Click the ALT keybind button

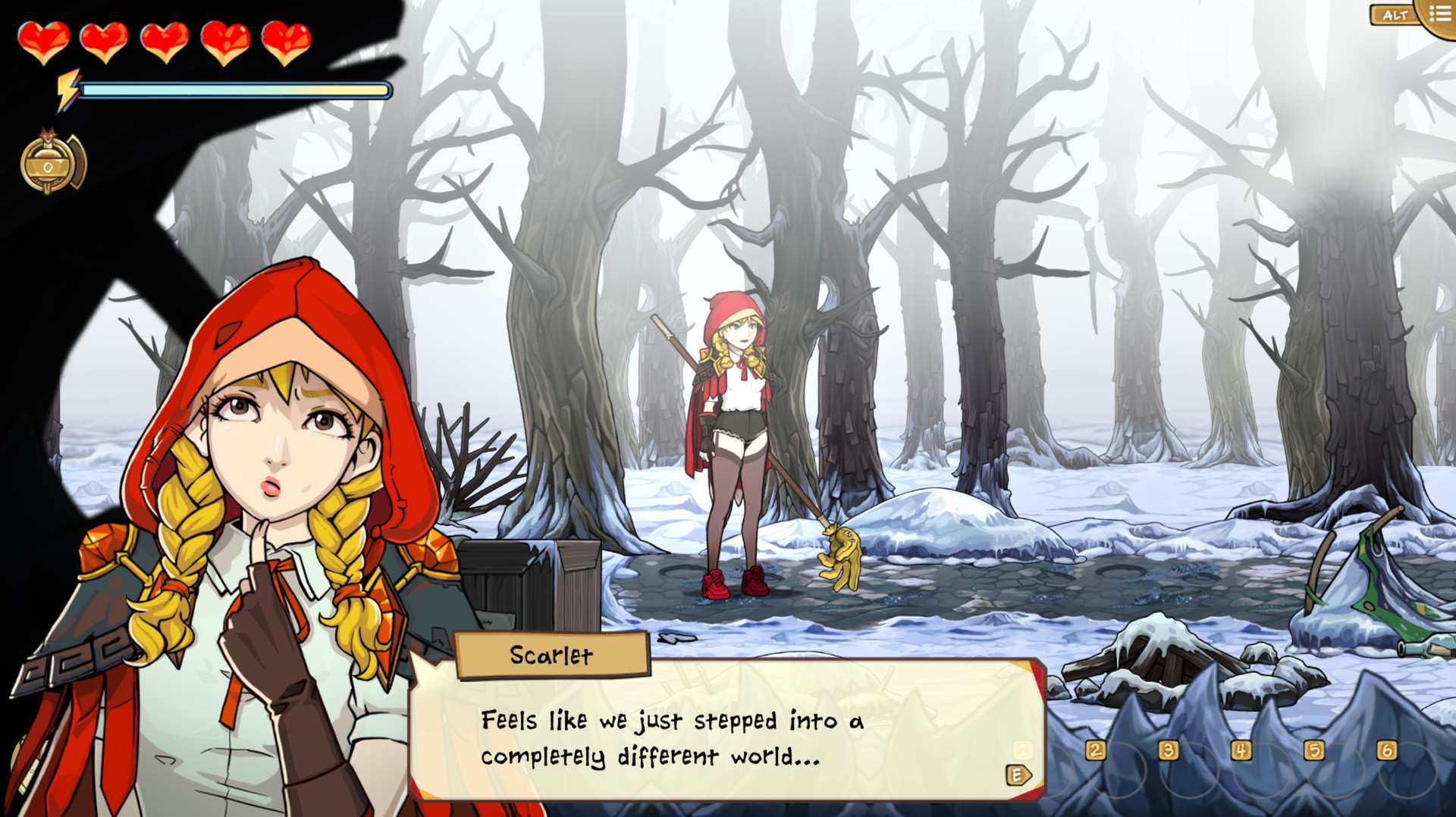pyautogui.click(x=1397, y=13)
